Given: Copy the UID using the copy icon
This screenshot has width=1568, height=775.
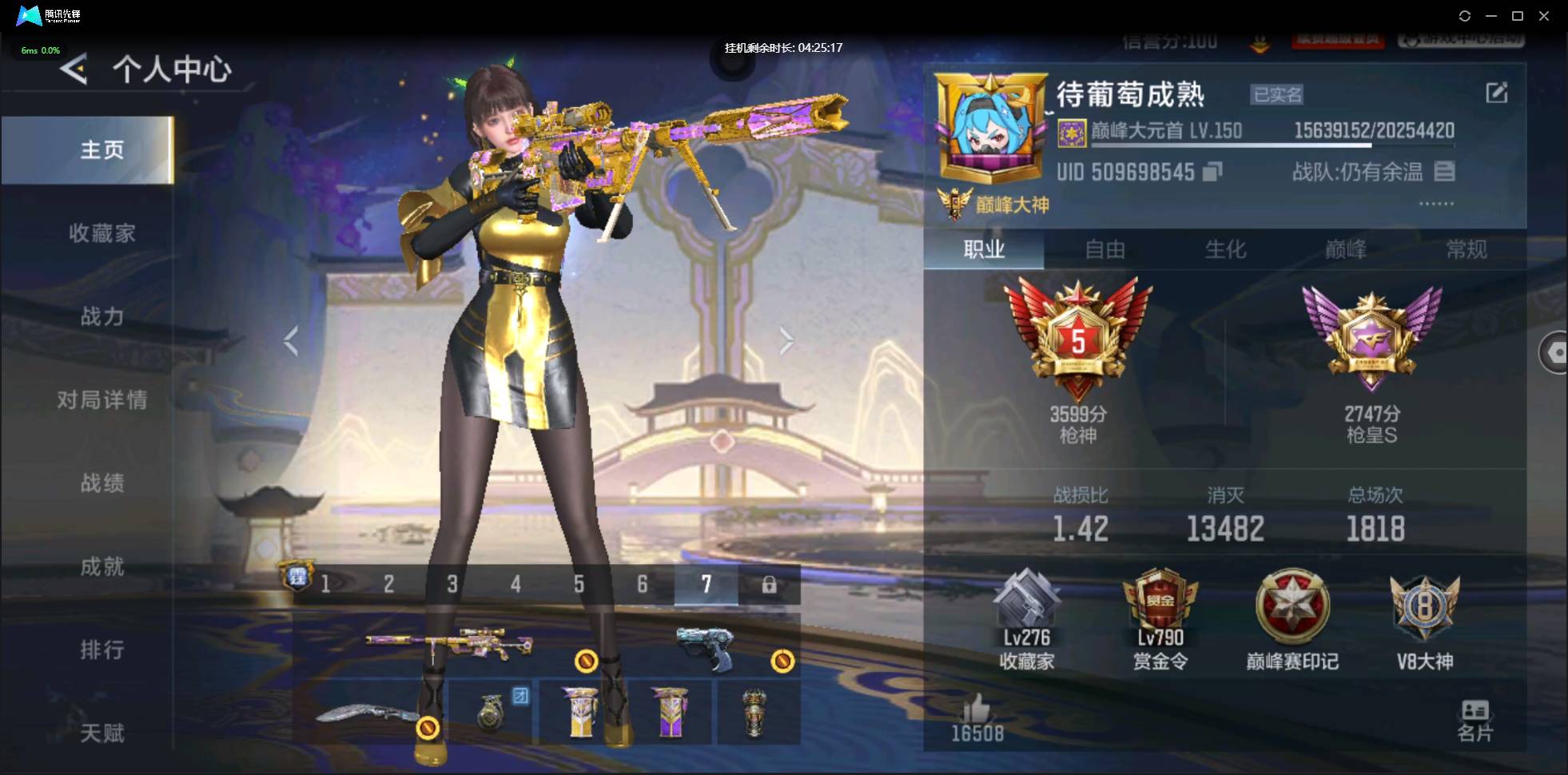Looking at the screenshot, I should (1212, 172).
